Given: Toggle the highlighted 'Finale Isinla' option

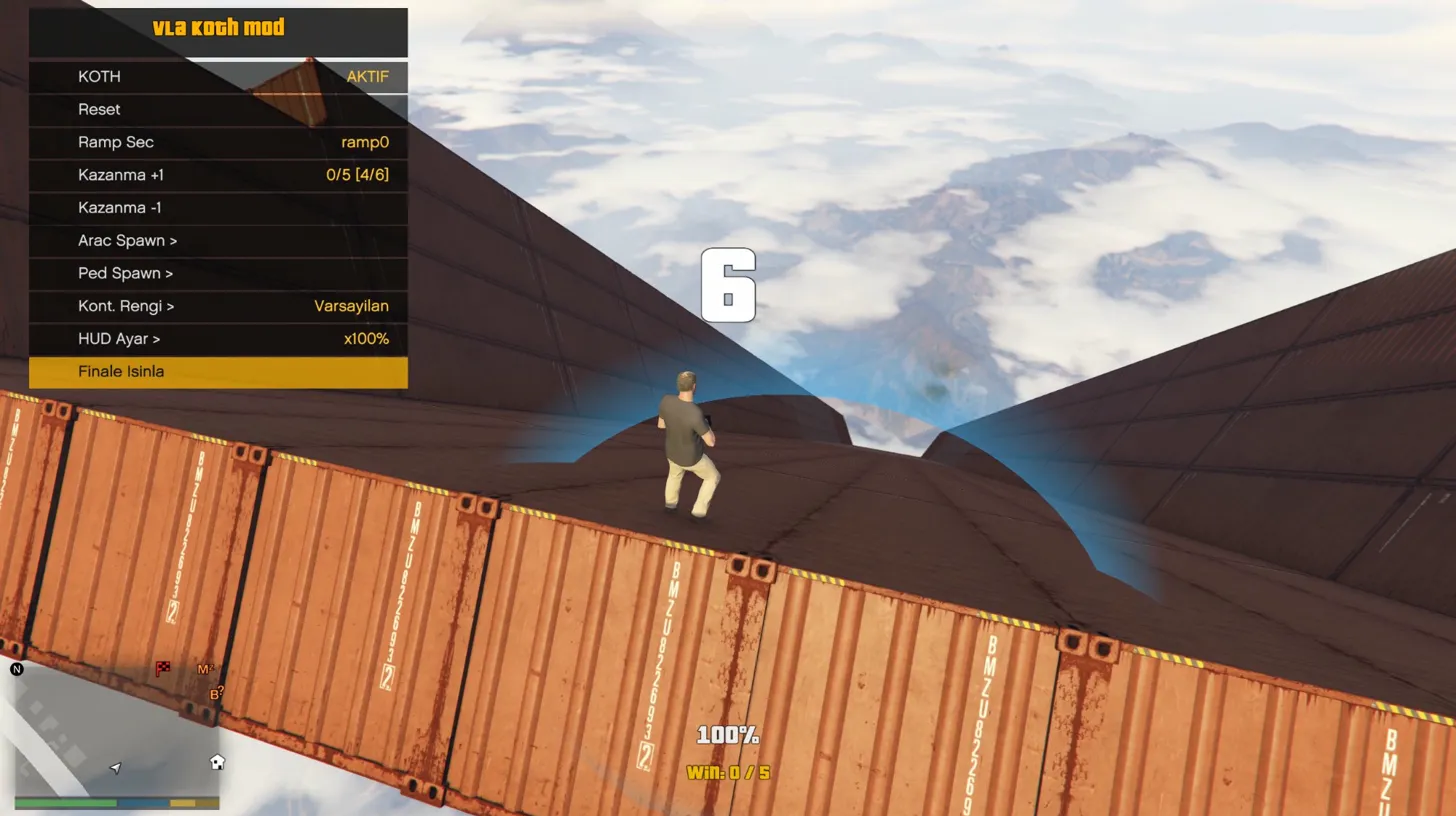Looking at the screenshot, I should [218, 371].
